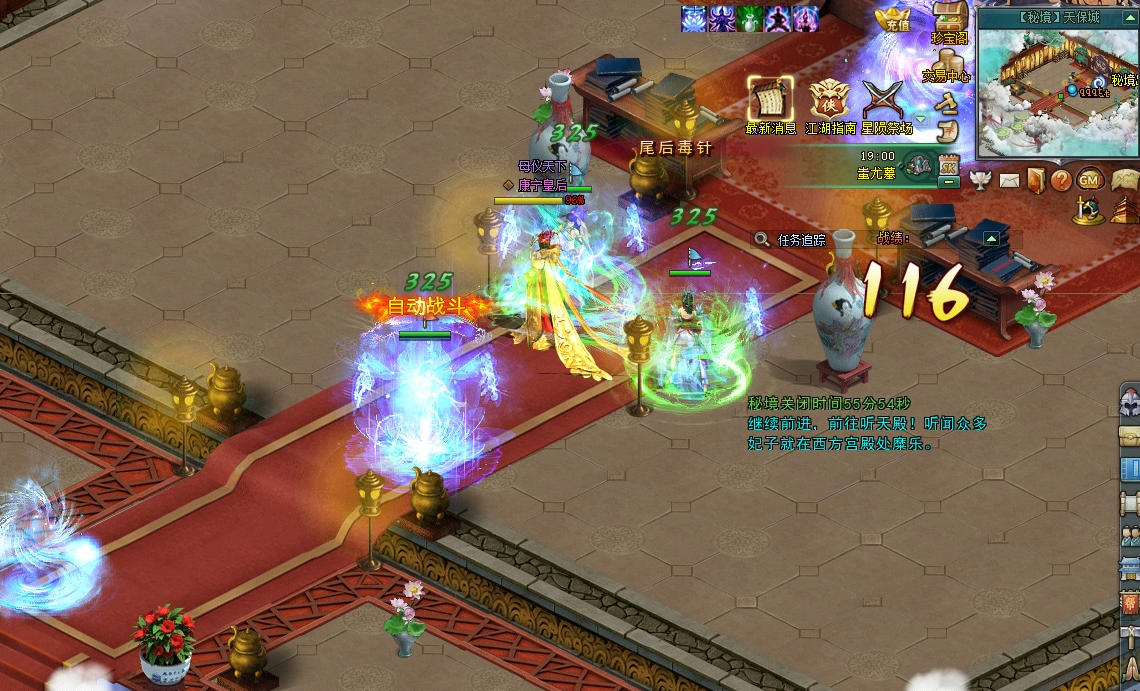This screenshot has height=691, width=1140.
Task: Contact the GM via the GM icon
Action: click(x=1089, y=180)
